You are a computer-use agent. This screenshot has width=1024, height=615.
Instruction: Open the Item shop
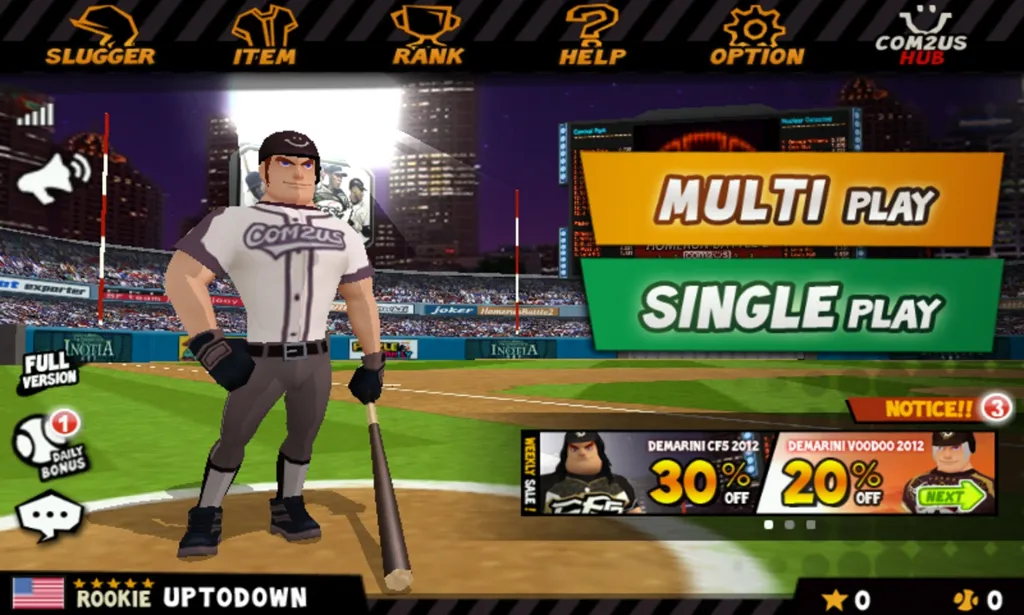point(264,36)
